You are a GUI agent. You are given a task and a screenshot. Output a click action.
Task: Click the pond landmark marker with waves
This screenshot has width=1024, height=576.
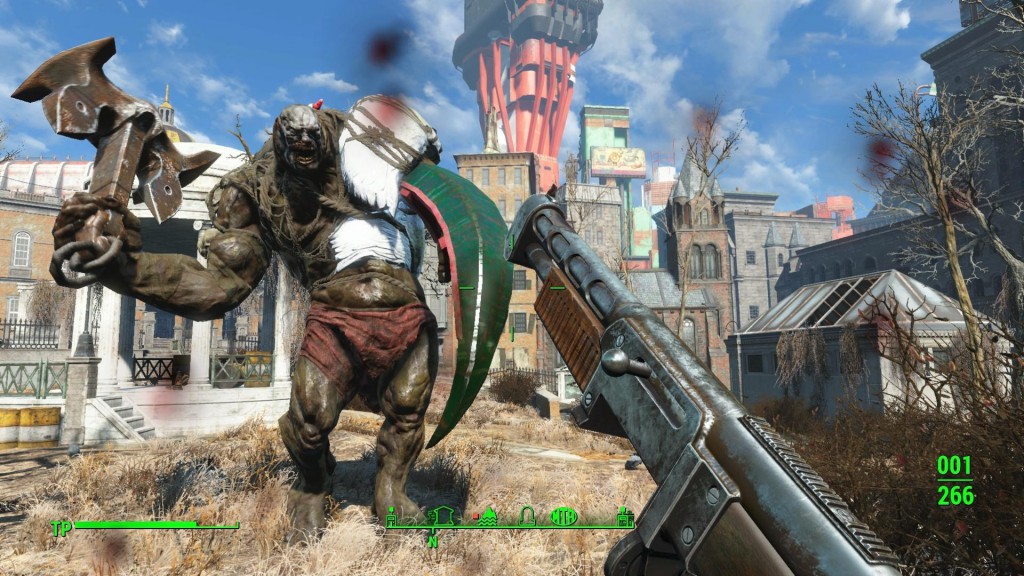click(x=488, y=517)
